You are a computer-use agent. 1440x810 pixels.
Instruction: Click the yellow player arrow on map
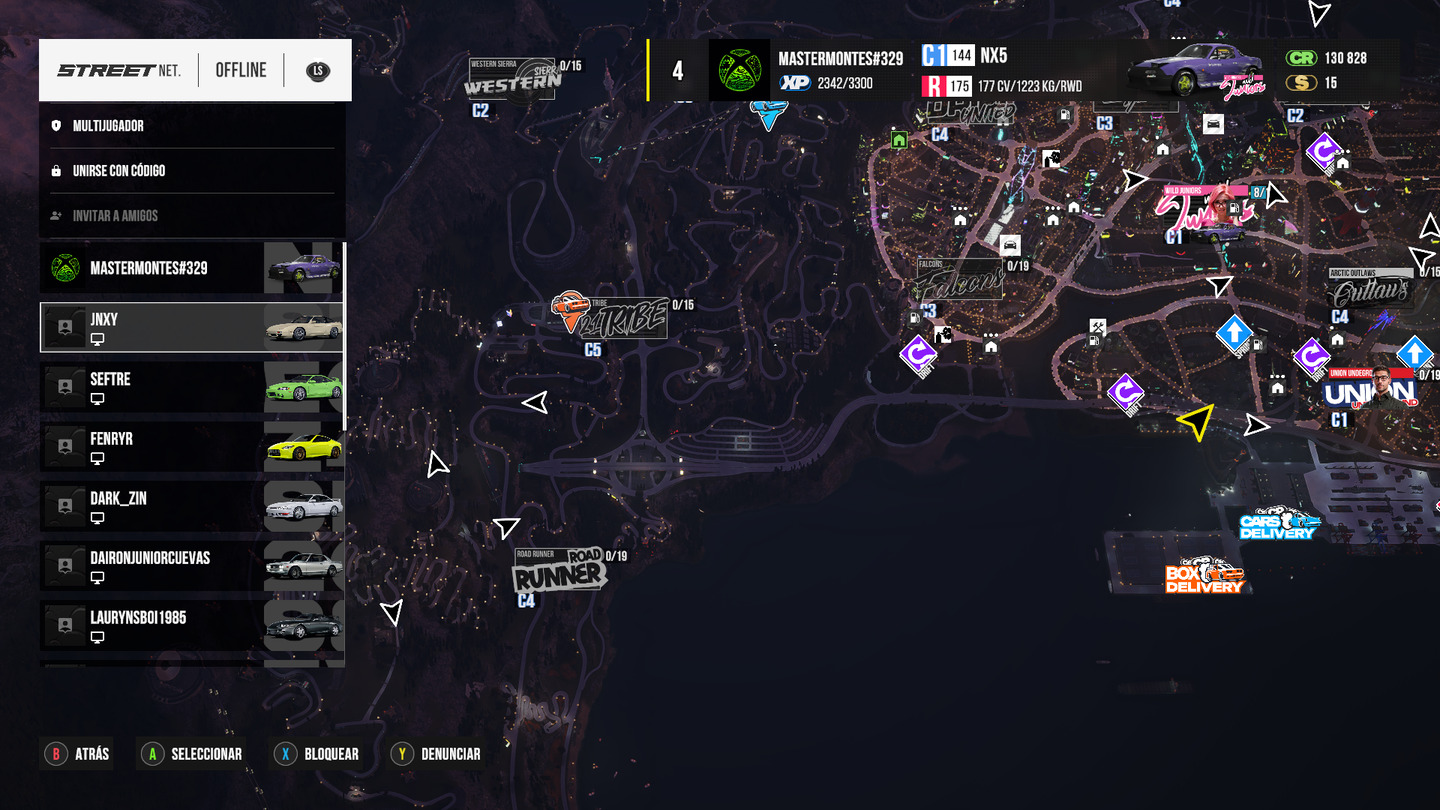(x=1195, y=421)
